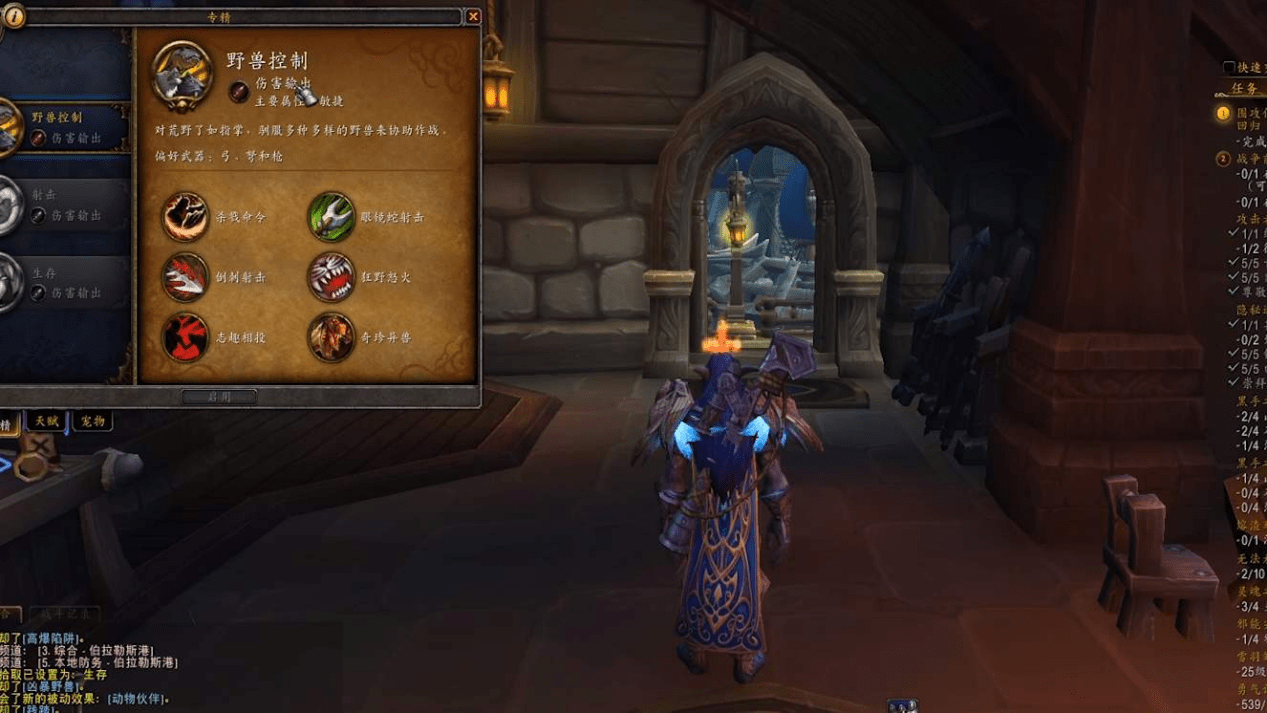
Task: Close the specialization window
Action: 473,16
